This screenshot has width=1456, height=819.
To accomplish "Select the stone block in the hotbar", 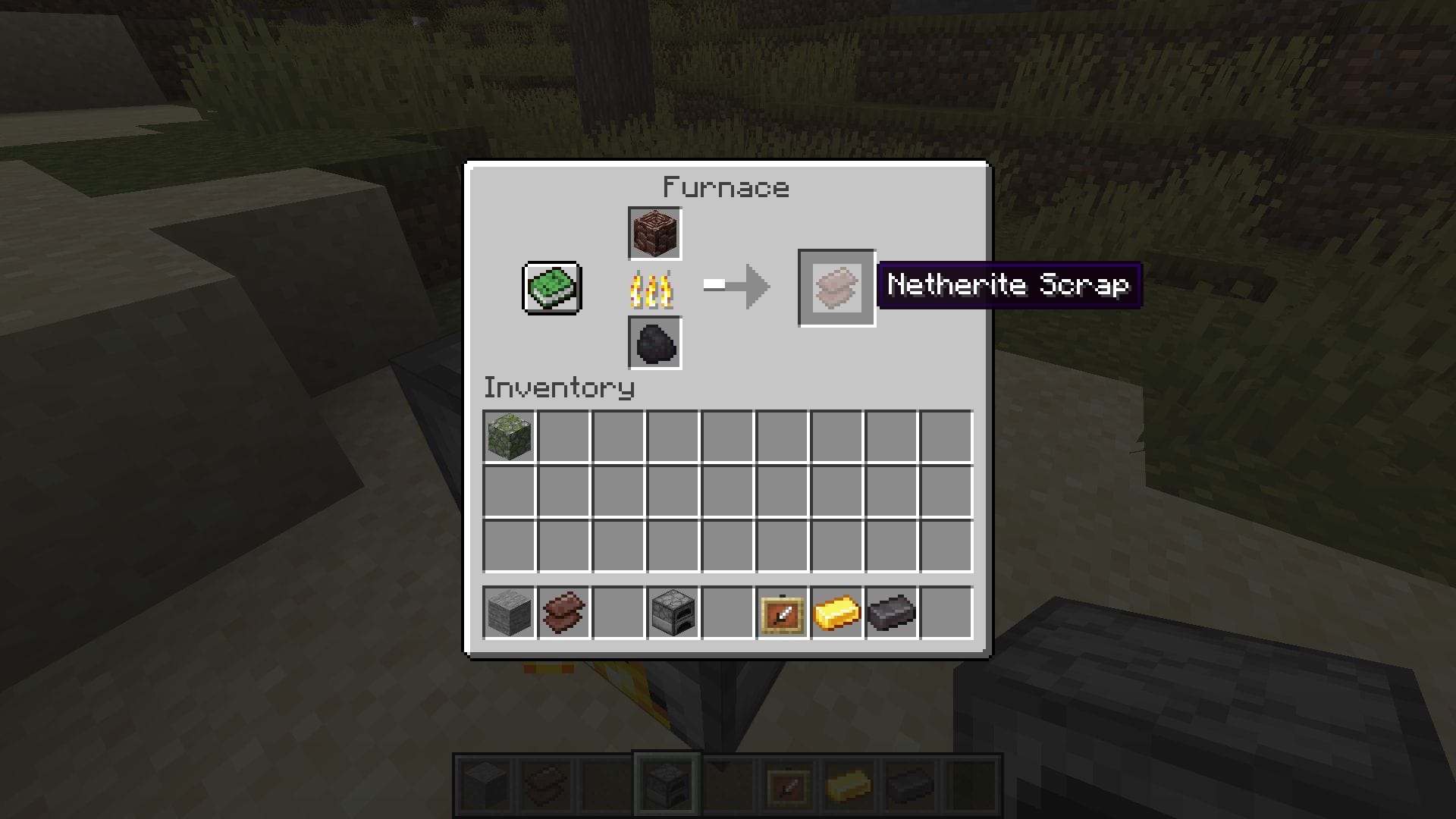I will click(x=484, y=786).
